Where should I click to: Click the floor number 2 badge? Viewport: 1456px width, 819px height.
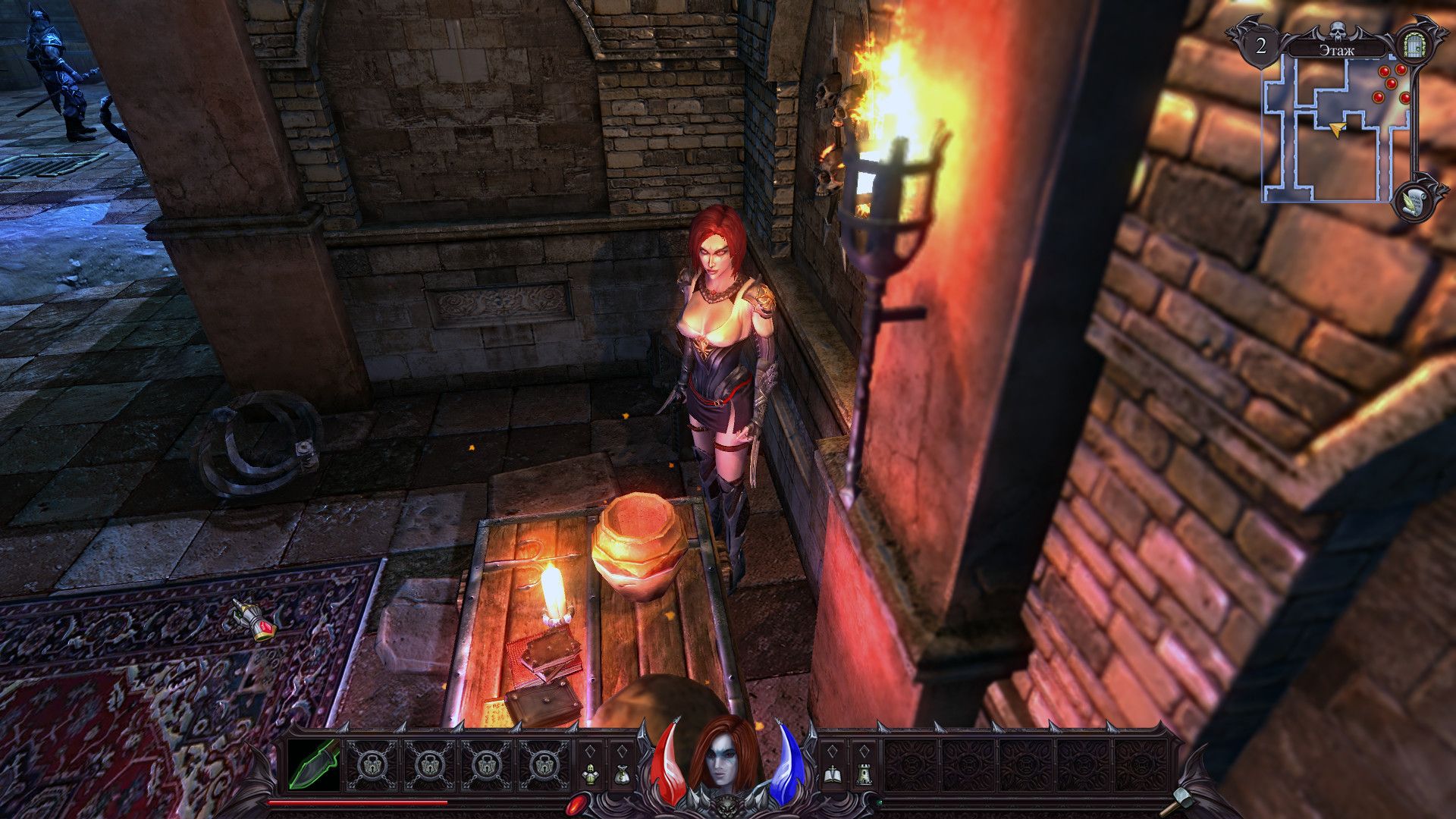(x=1260, y=45)
